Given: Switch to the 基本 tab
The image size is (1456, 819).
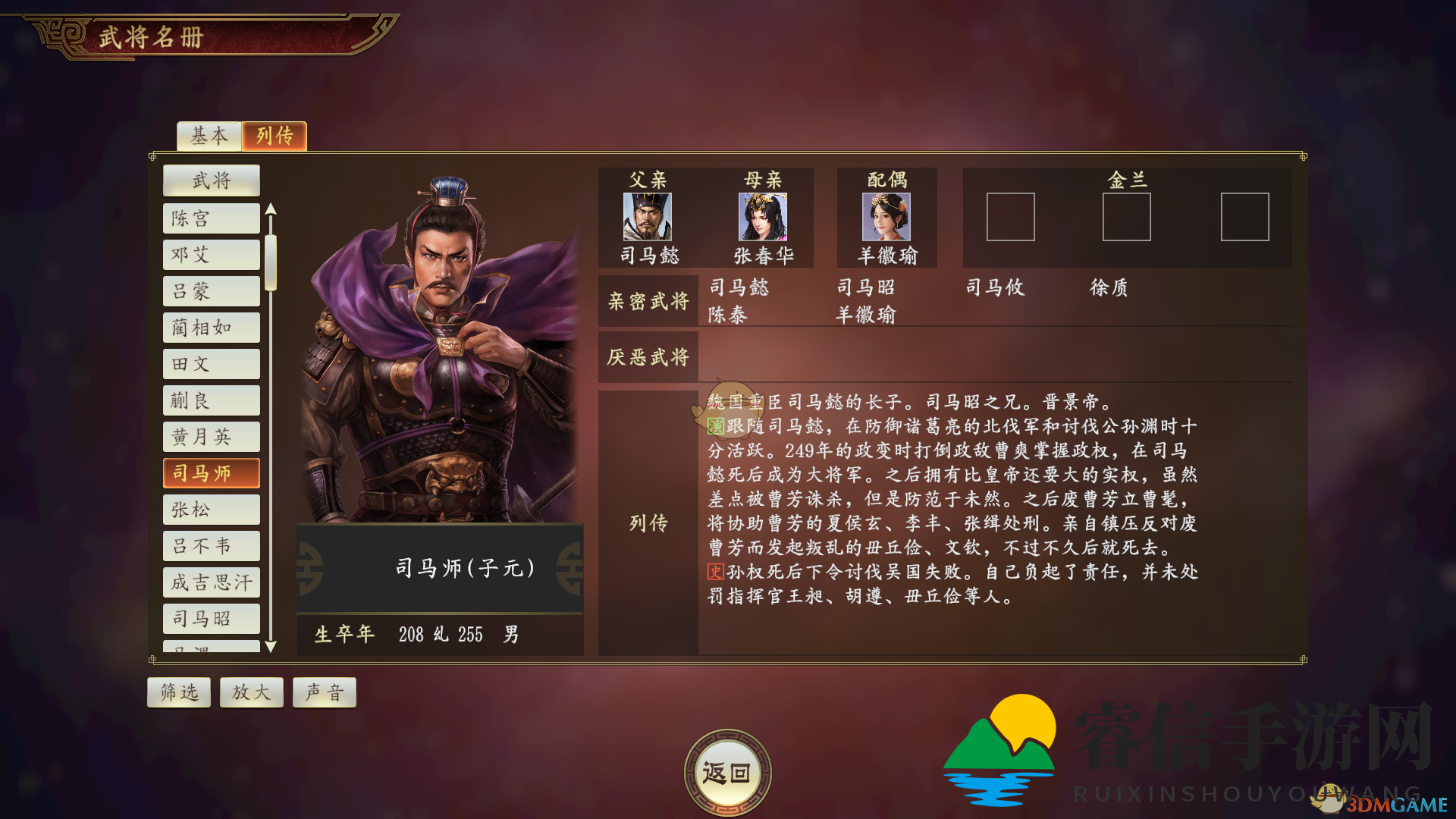Looking at the screenshot, I should click(208, 136).
